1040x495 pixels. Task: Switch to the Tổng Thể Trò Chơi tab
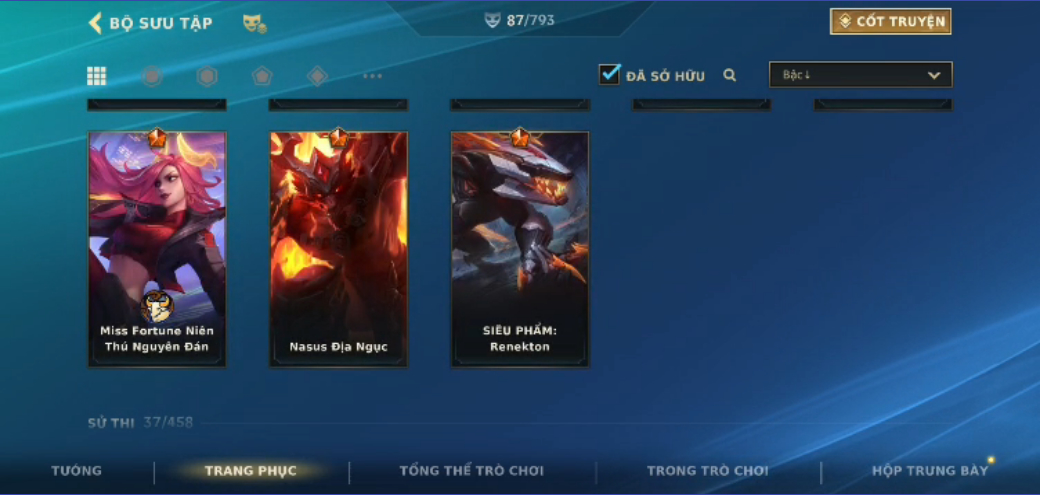pyautogui.click(x=473, y=471)
